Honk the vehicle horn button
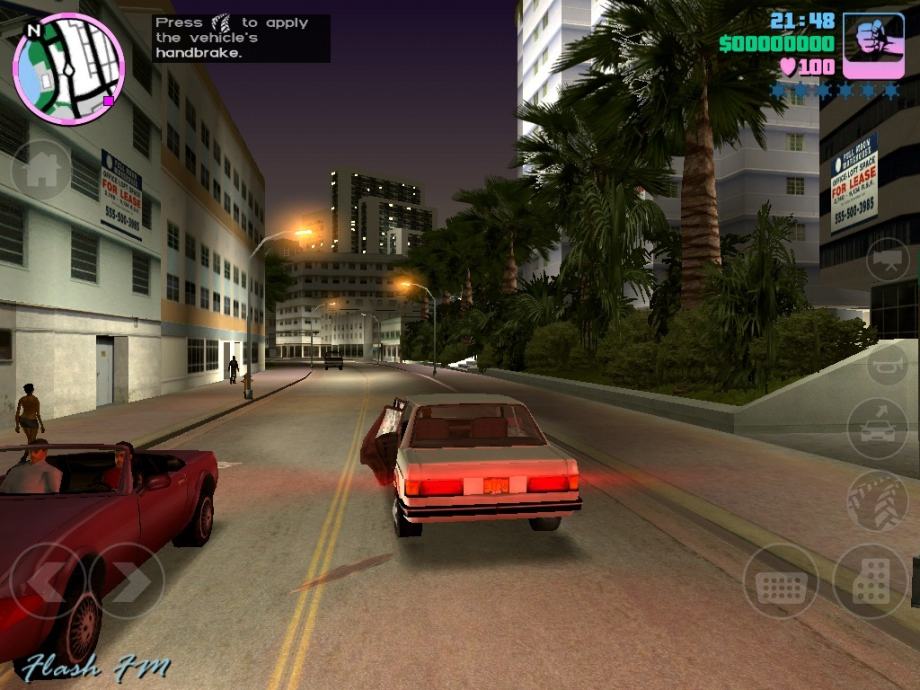920x690 pixels. (x=887, y=364)
